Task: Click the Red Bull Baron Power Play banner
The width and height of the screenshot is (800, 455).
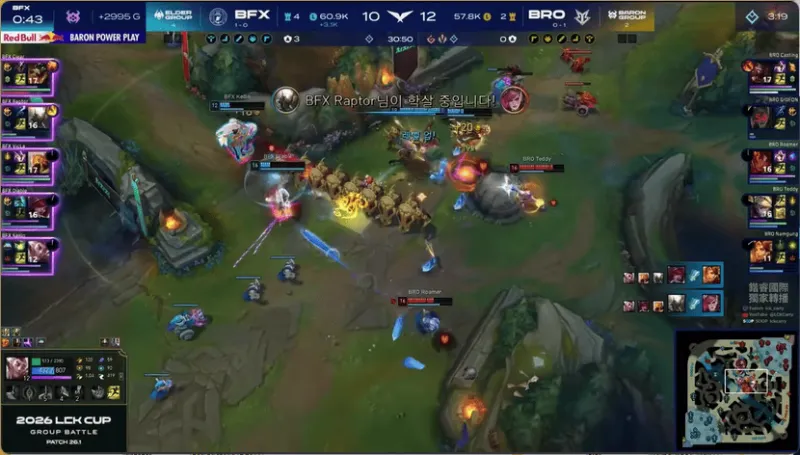Action: pyautogui.click(x=72, y=37)
